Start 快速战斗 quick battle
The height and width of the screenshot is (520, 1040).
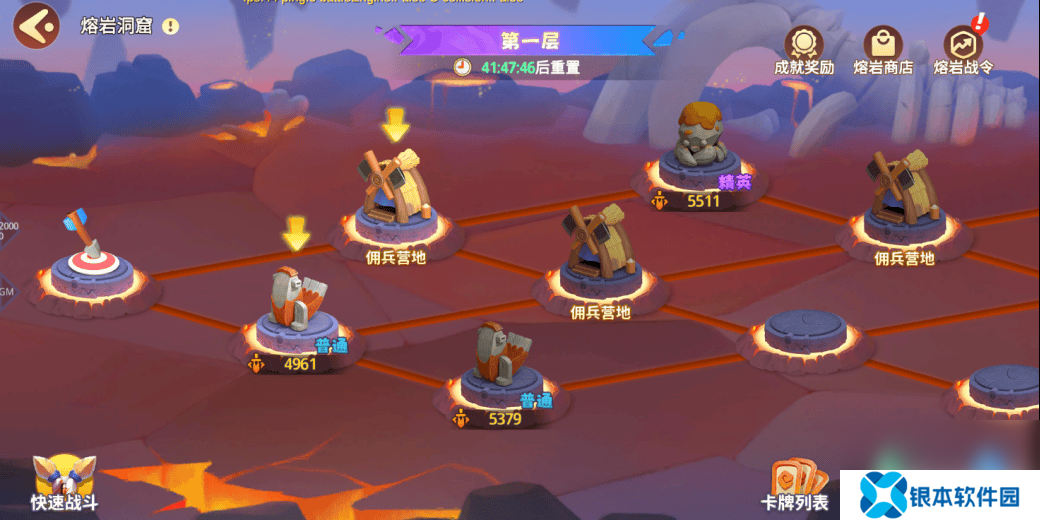coord(64,482)
